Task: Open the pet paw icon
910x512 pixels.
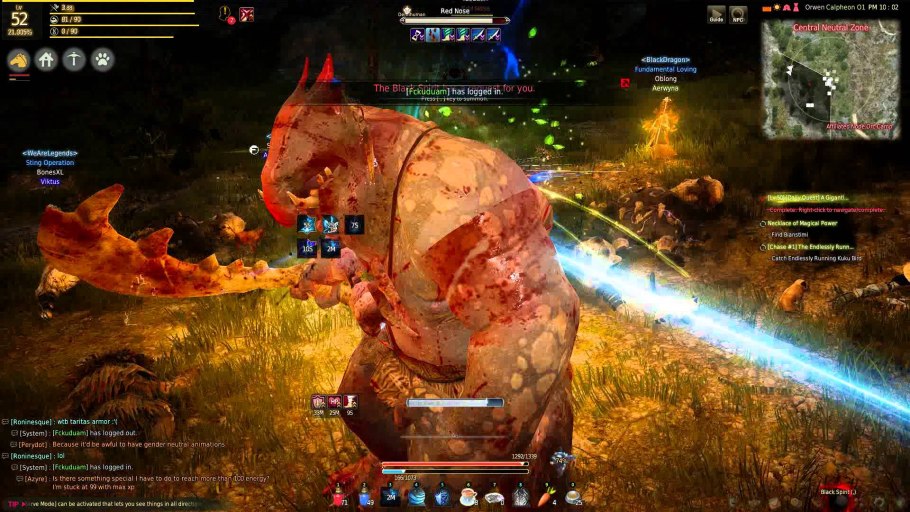Action: [102, 60]
